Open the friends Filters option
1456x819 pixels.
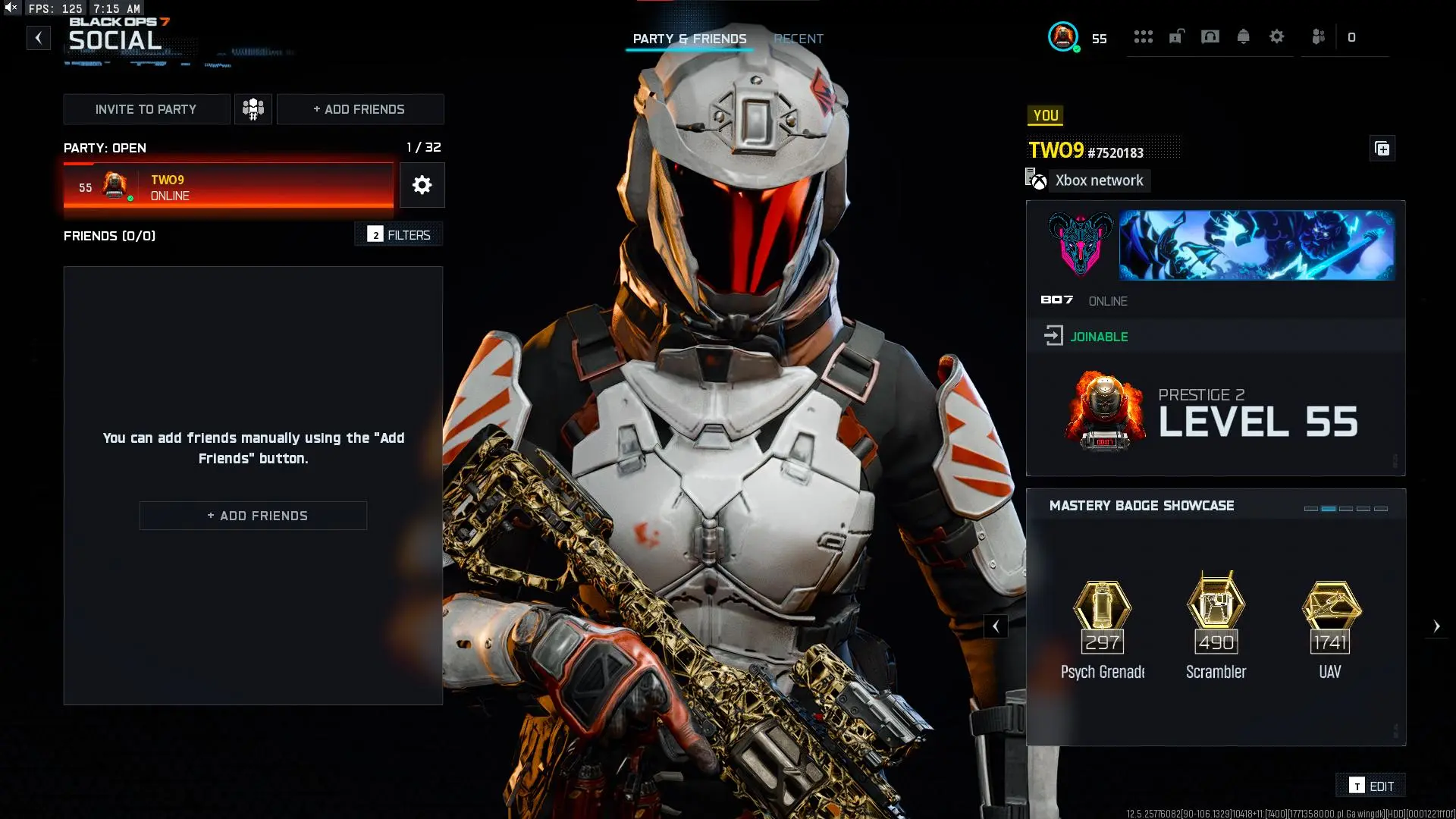pyautogui.click(x=399, y=235)
